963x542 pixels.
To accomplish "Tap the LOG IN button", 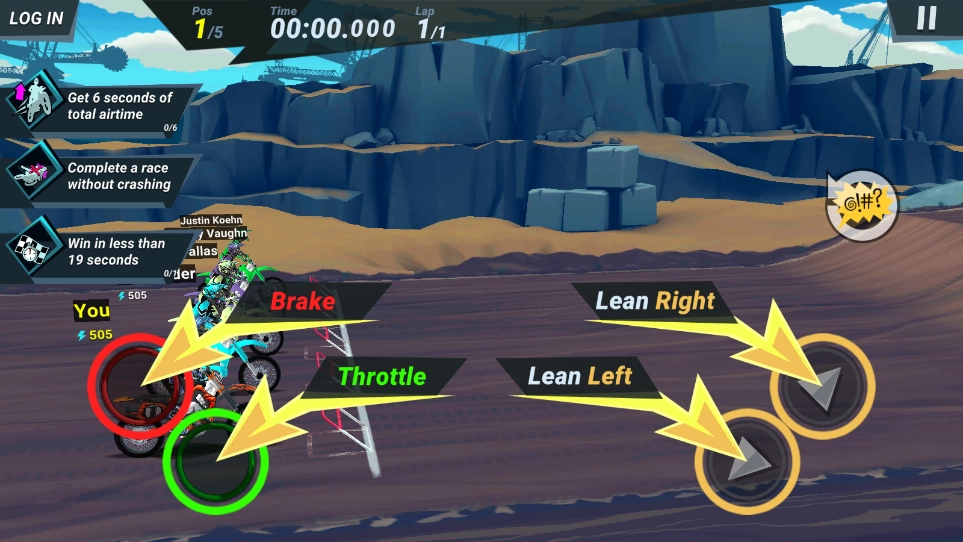I will 37,18.
